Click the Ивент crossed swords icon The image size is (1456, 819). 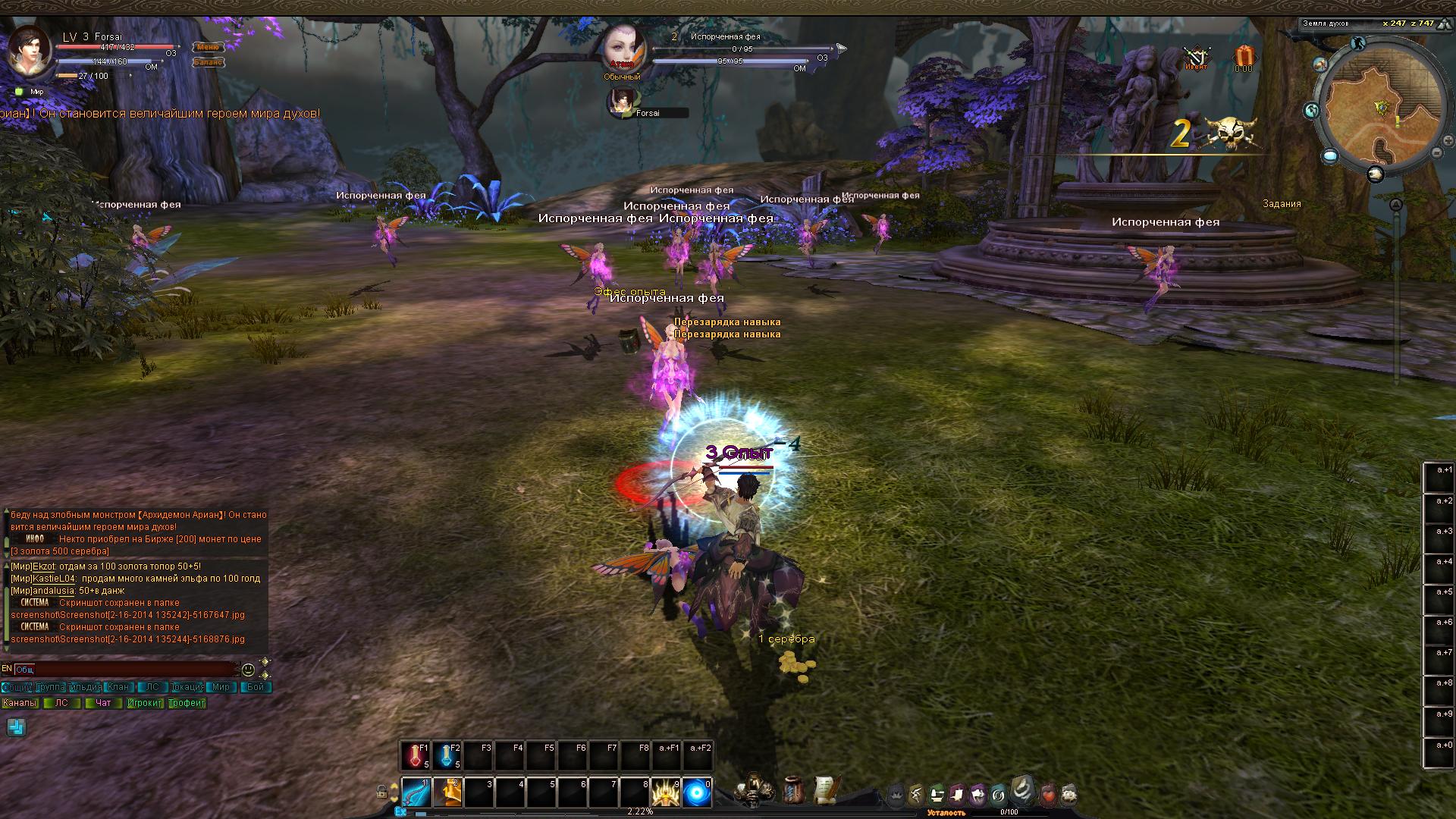(1197, 58)
